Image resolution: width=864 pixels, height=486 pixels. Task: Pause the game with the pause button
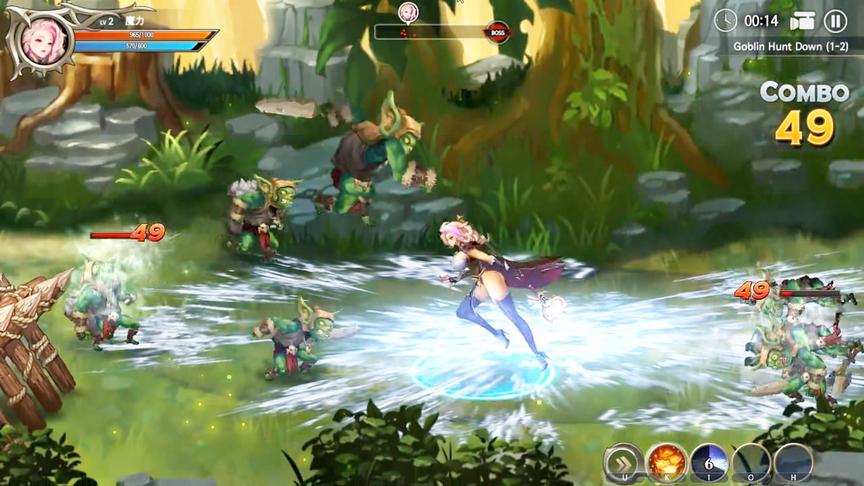tap(835, 20)
